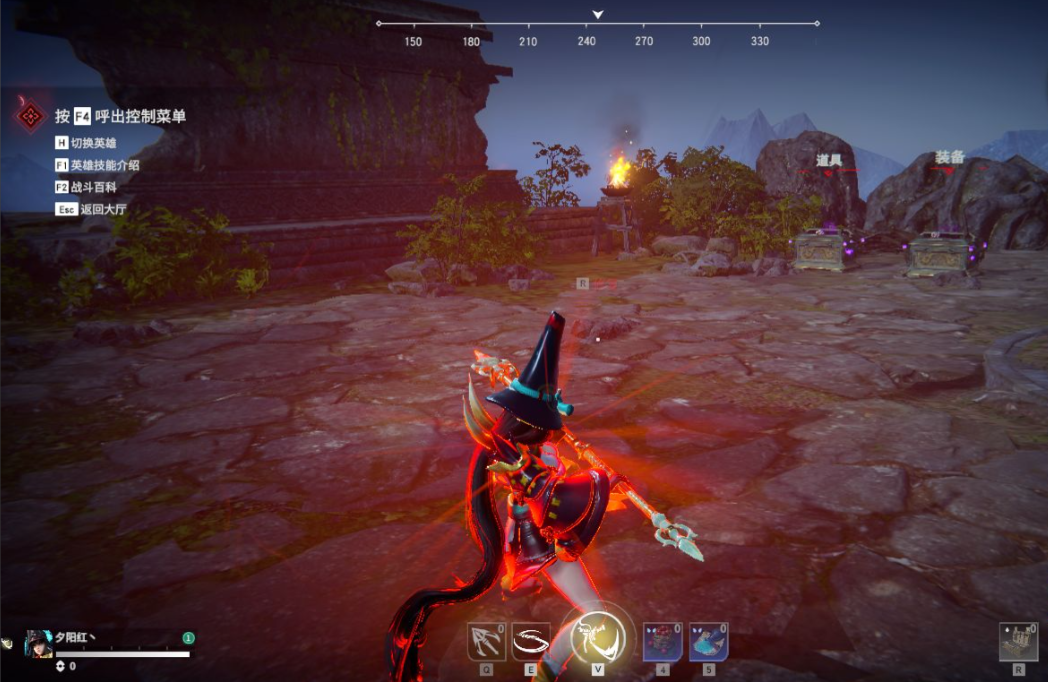Open the red diamond control menu emblem

click(31, 117)
